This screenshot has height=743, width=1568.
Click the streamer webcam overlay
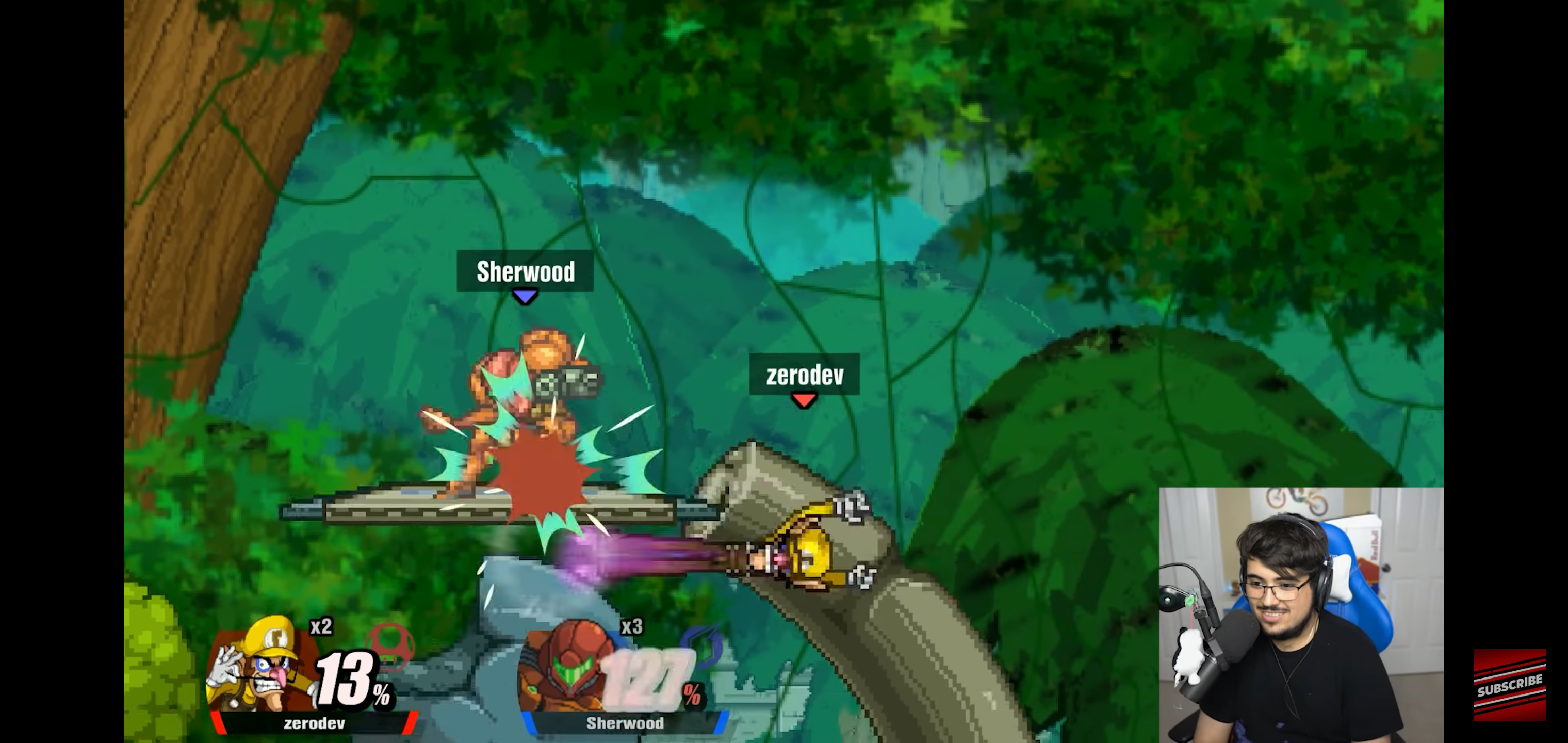coord(1301,615)
